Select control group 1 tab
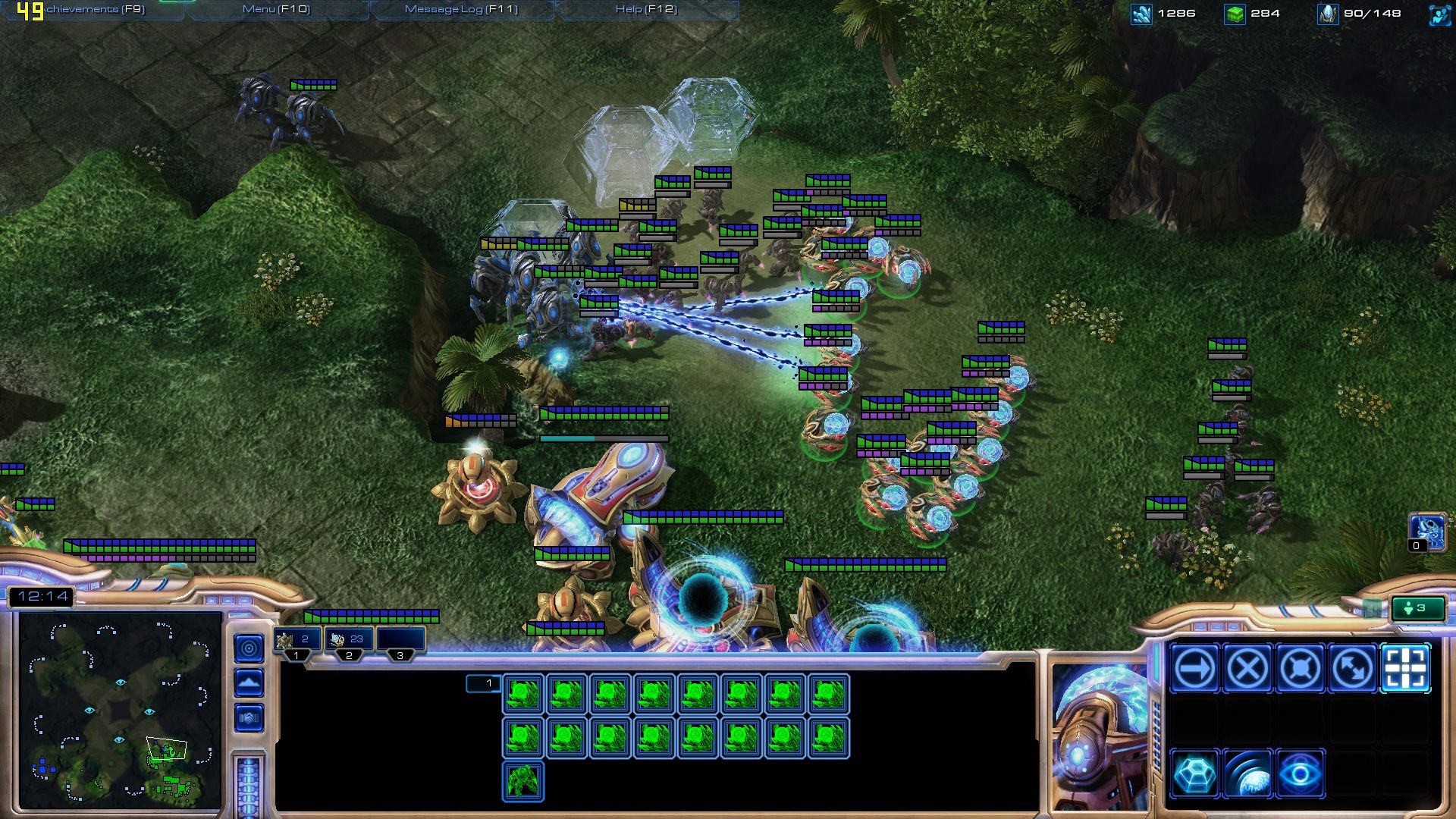Image resolution: width=1456 pixels, height=819 pixels. (296, 640)
